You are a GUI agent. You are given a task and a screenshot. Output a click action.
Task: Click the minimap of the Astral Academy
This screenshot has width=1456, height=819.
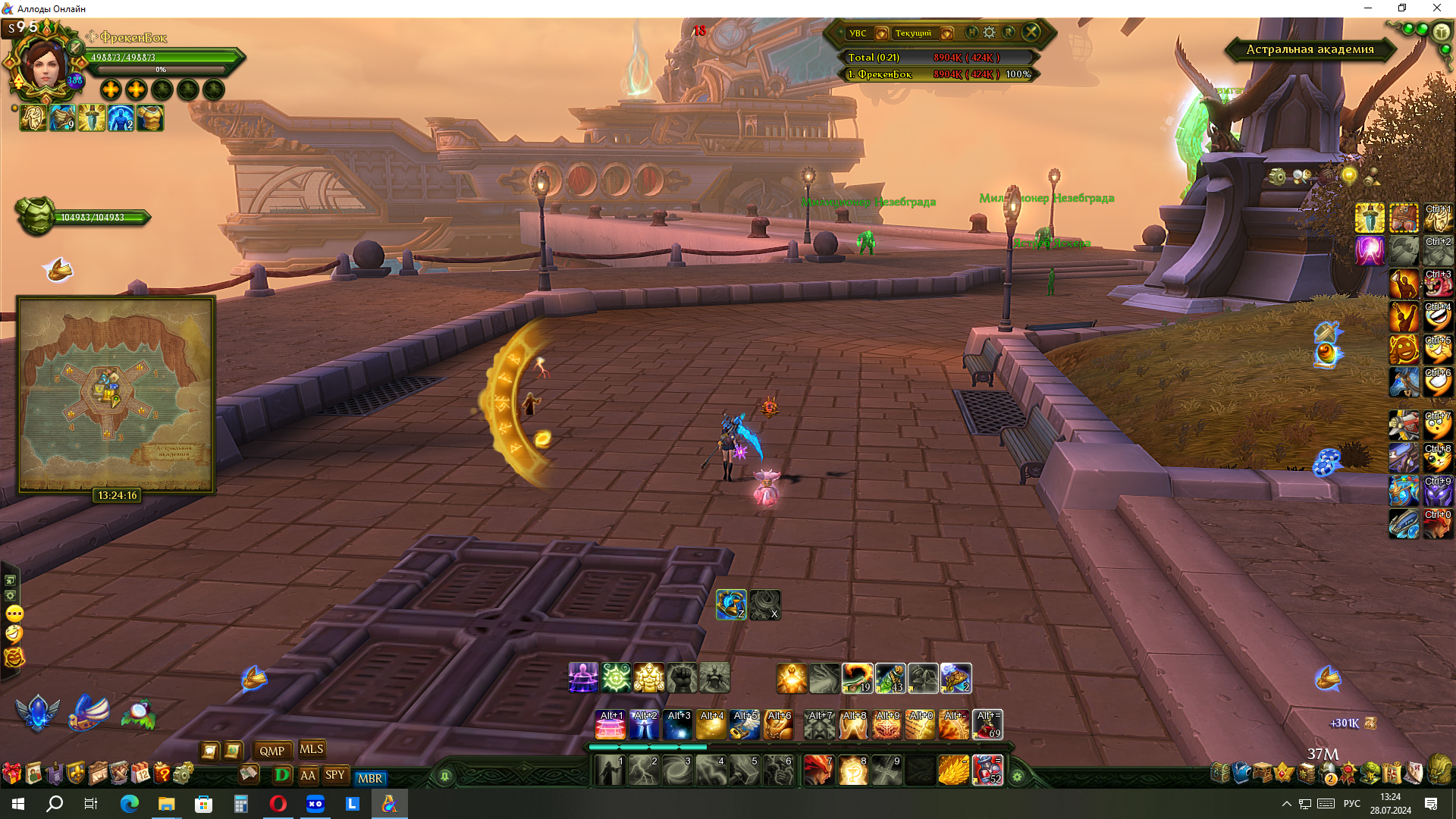(116, 394)
